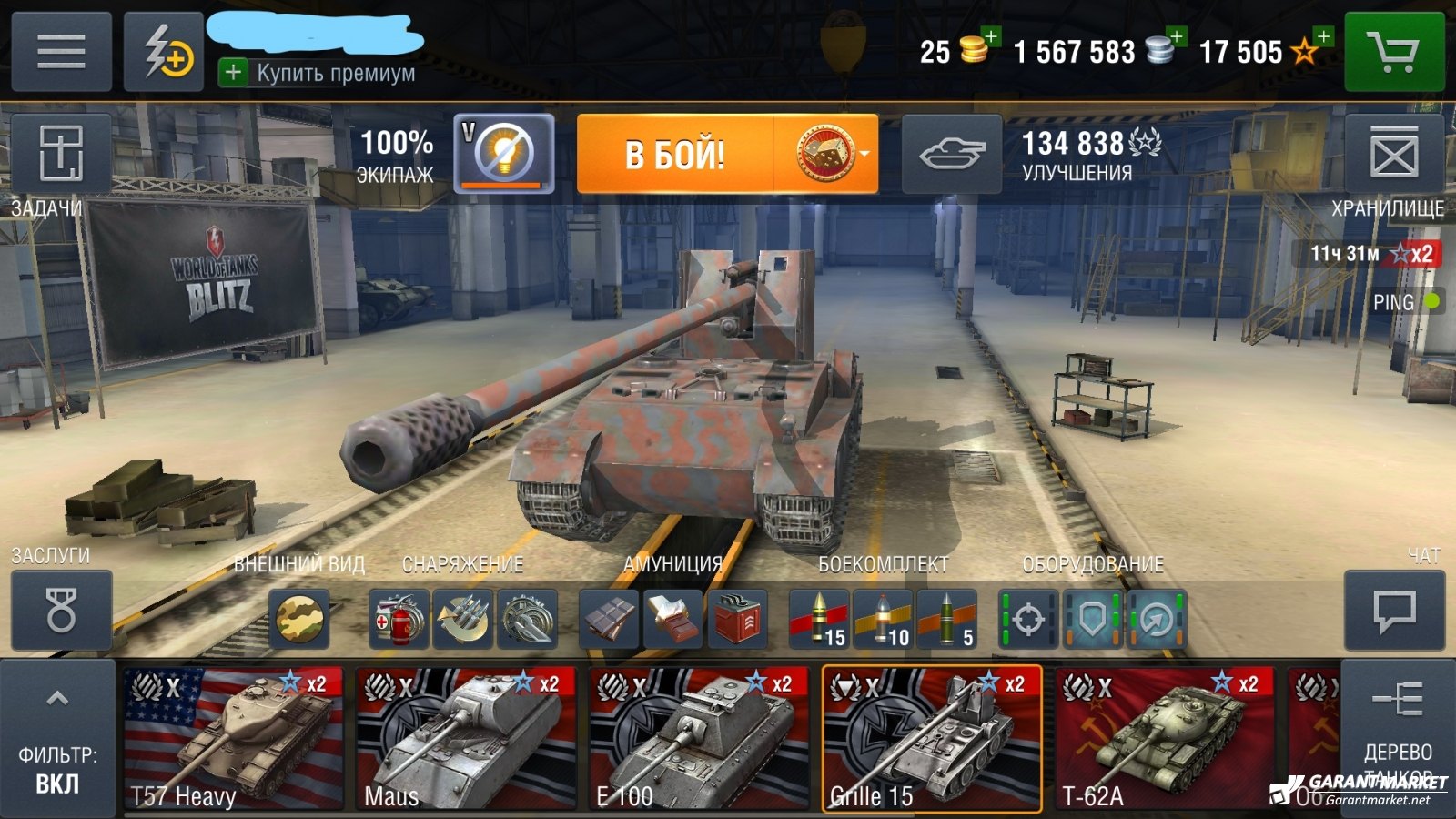1456x819 pixels.
Task: Open the hamburger main menu
Action: point(61,52)
